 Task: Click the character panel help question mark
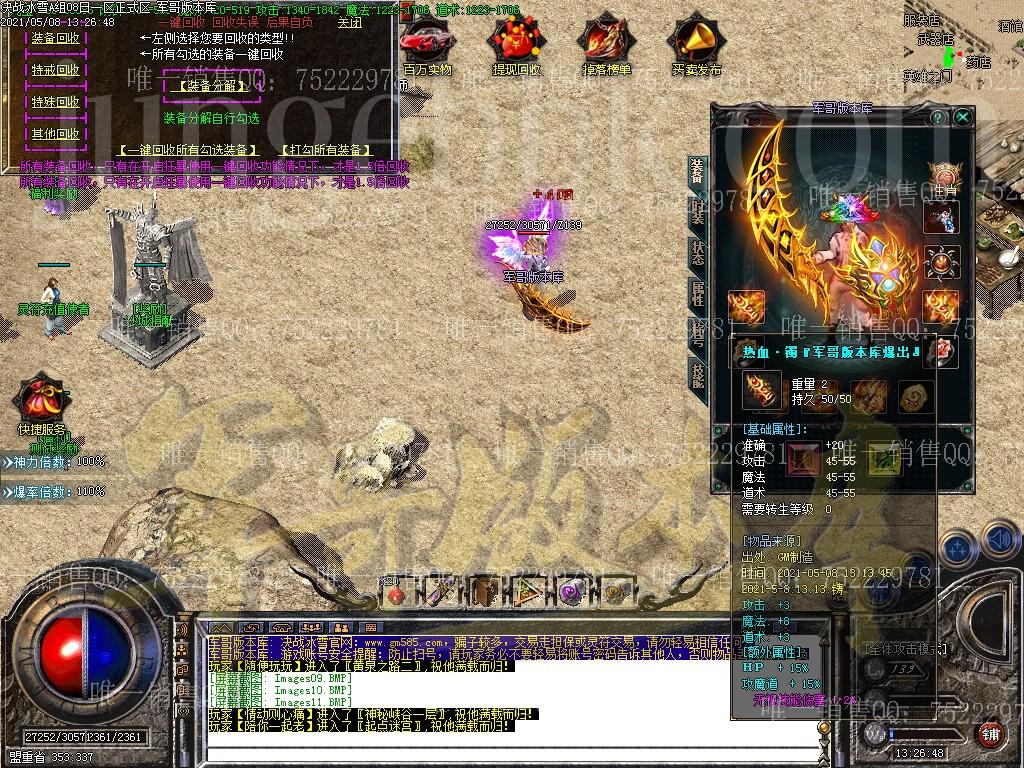click(937, 117)
